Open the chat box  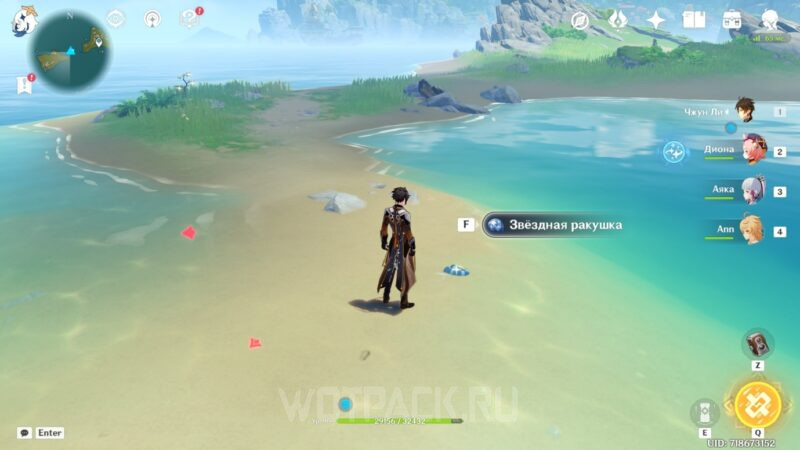[25, 433]
